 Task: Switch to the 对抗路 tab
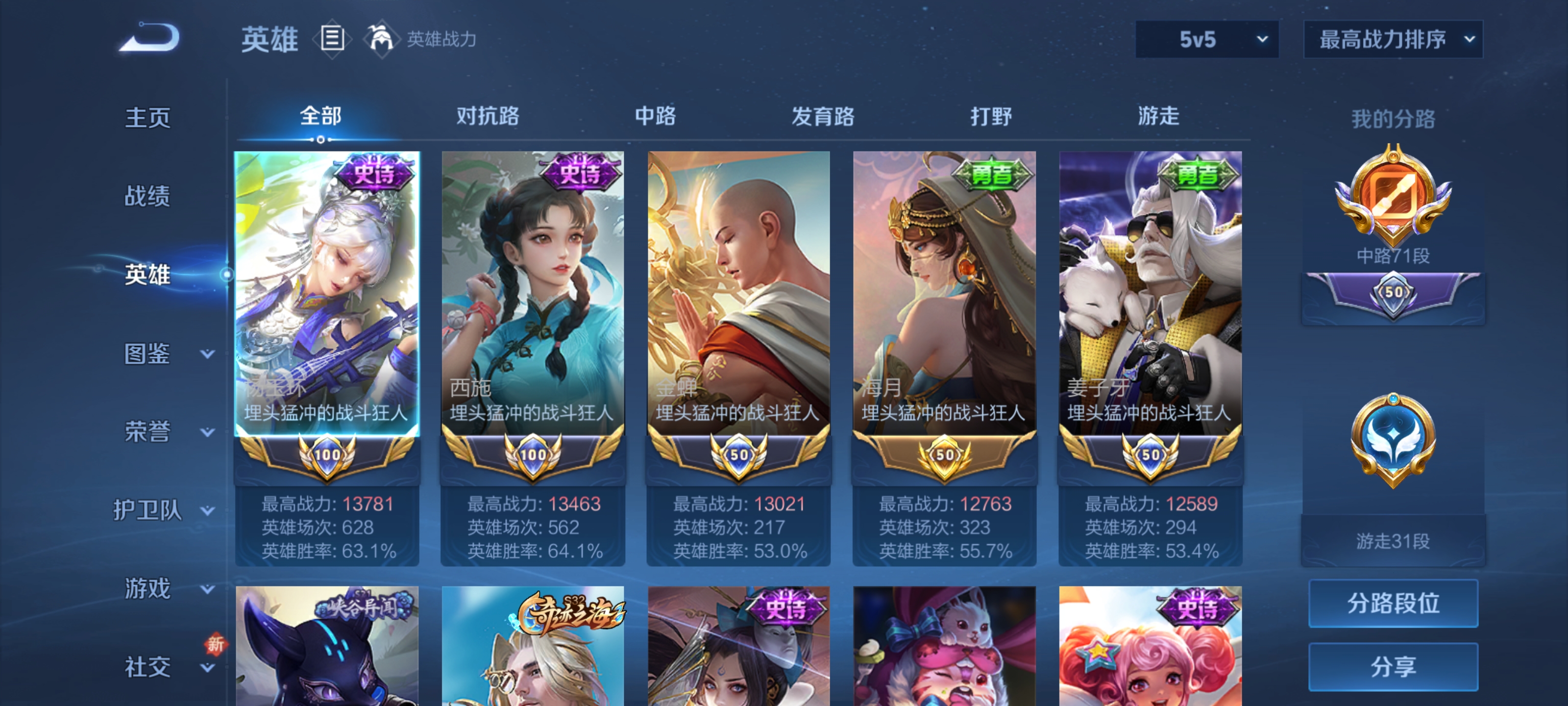(x=487, y=117)
